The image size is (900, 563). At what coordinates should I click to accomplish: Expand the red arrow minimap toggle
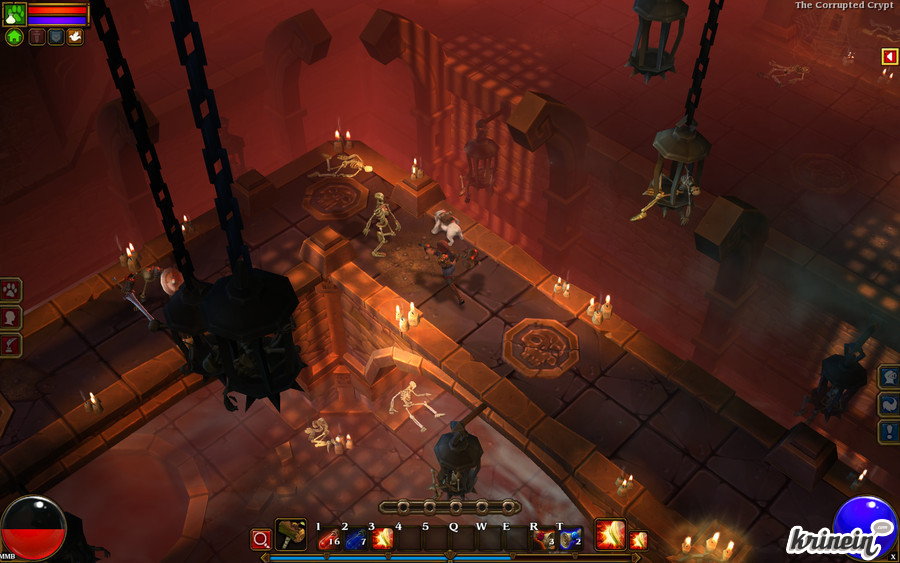pyautogui.click(x=889, y=57)
